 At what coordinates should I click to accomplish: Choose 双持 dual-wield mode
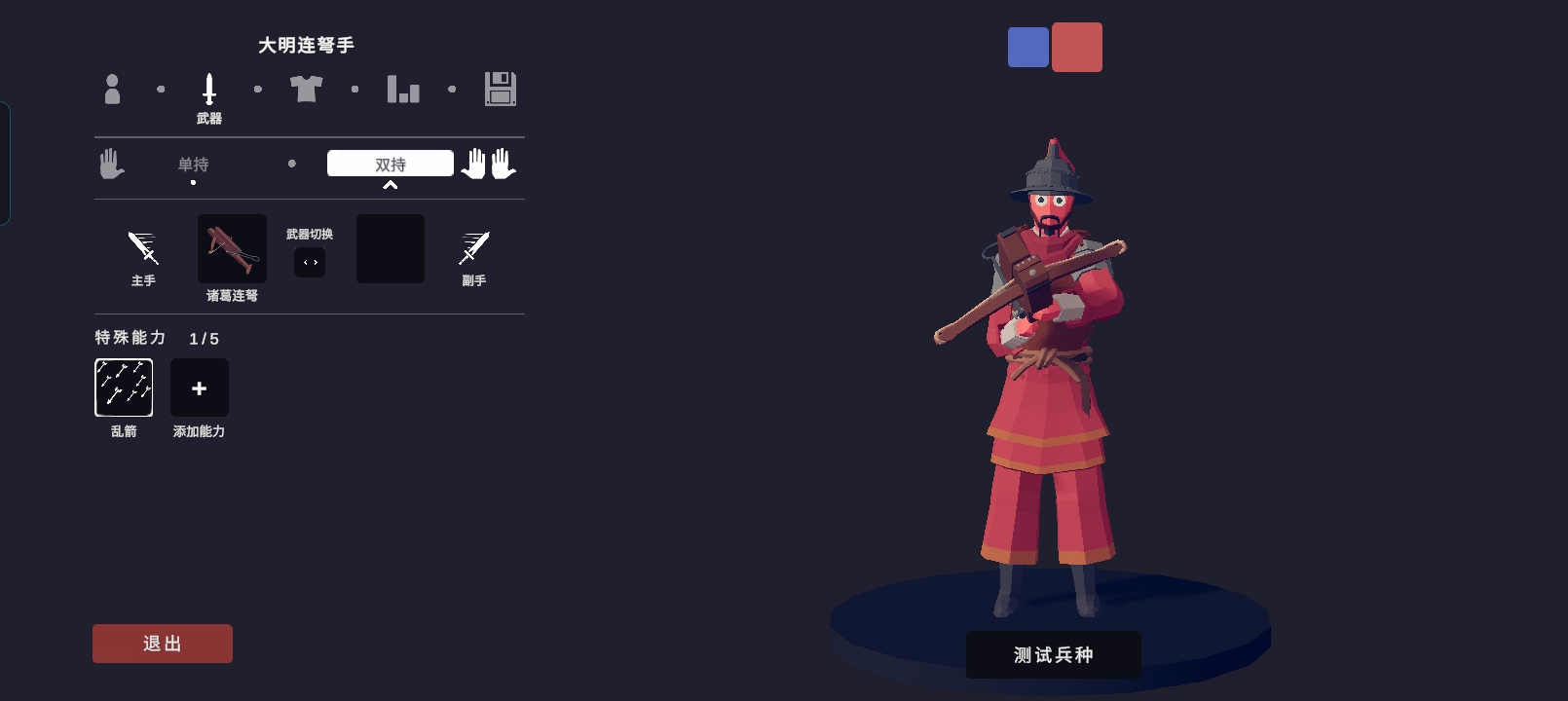pos(390,164)
